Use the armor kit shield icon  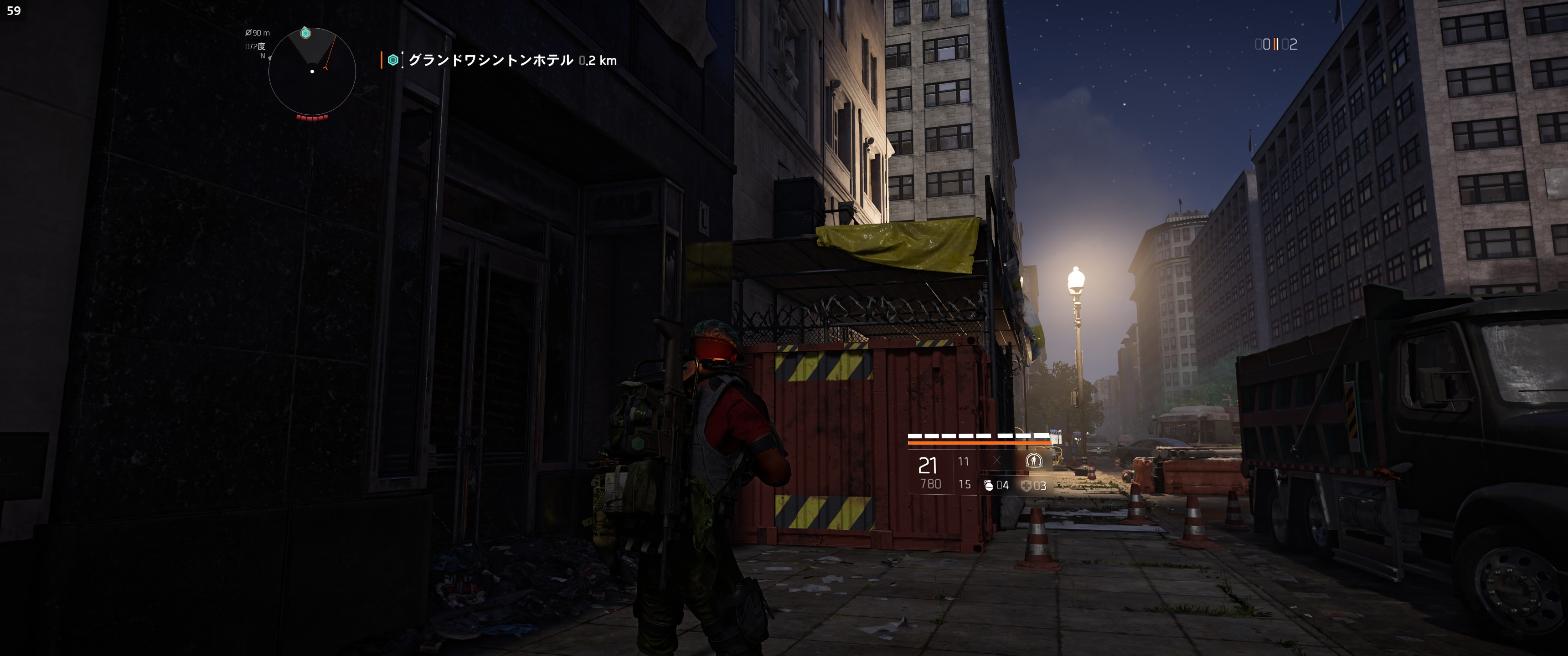click(1026, 486)
